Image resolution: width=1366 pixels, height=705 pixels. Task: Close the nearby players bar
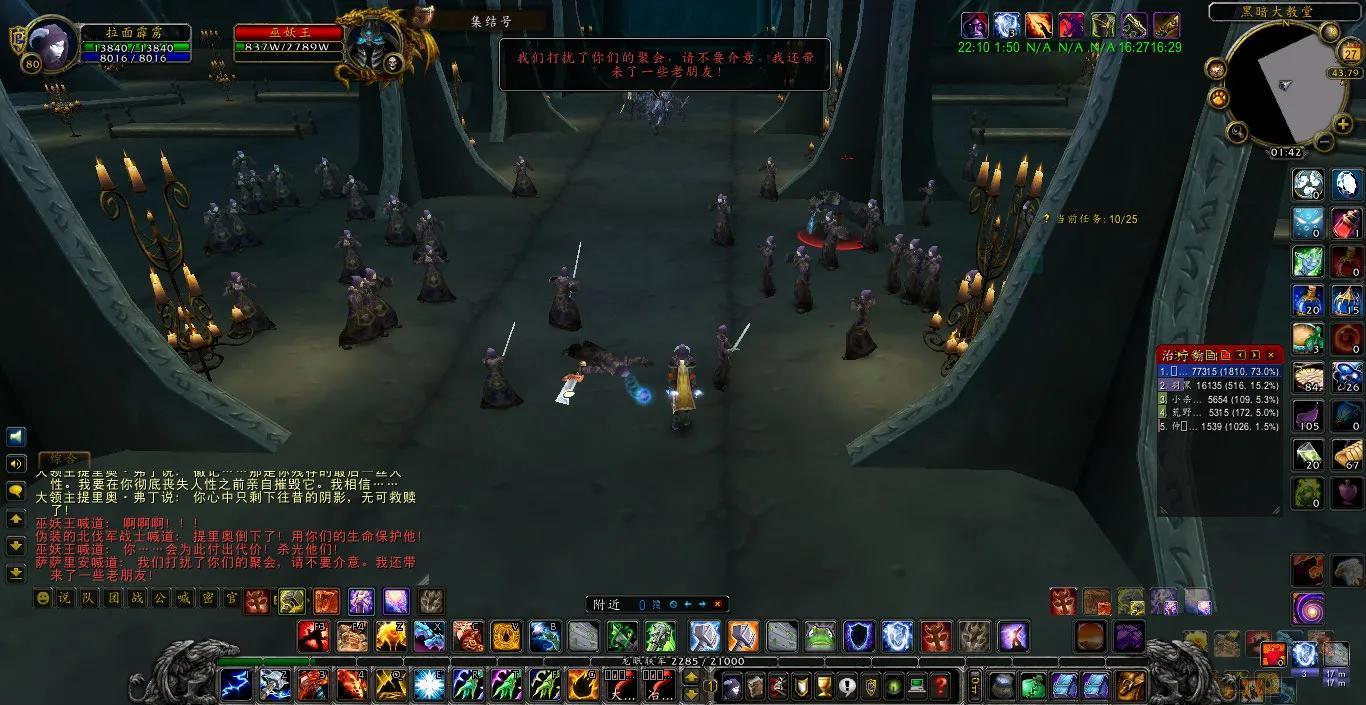coord(717,604)
